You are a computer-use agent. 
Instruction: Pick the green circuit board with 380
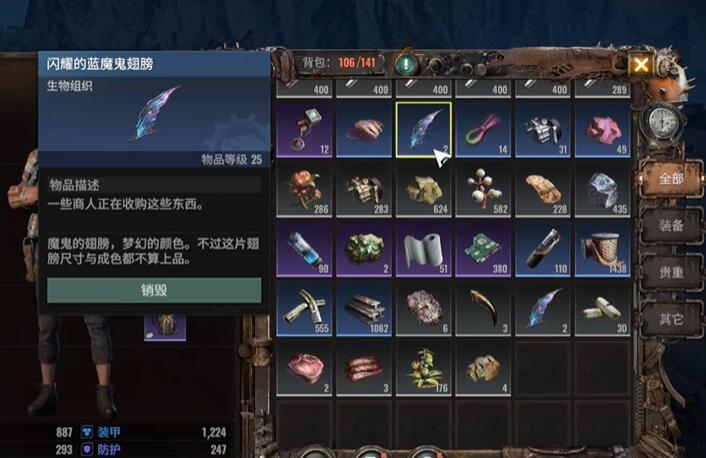pos(482,248)
